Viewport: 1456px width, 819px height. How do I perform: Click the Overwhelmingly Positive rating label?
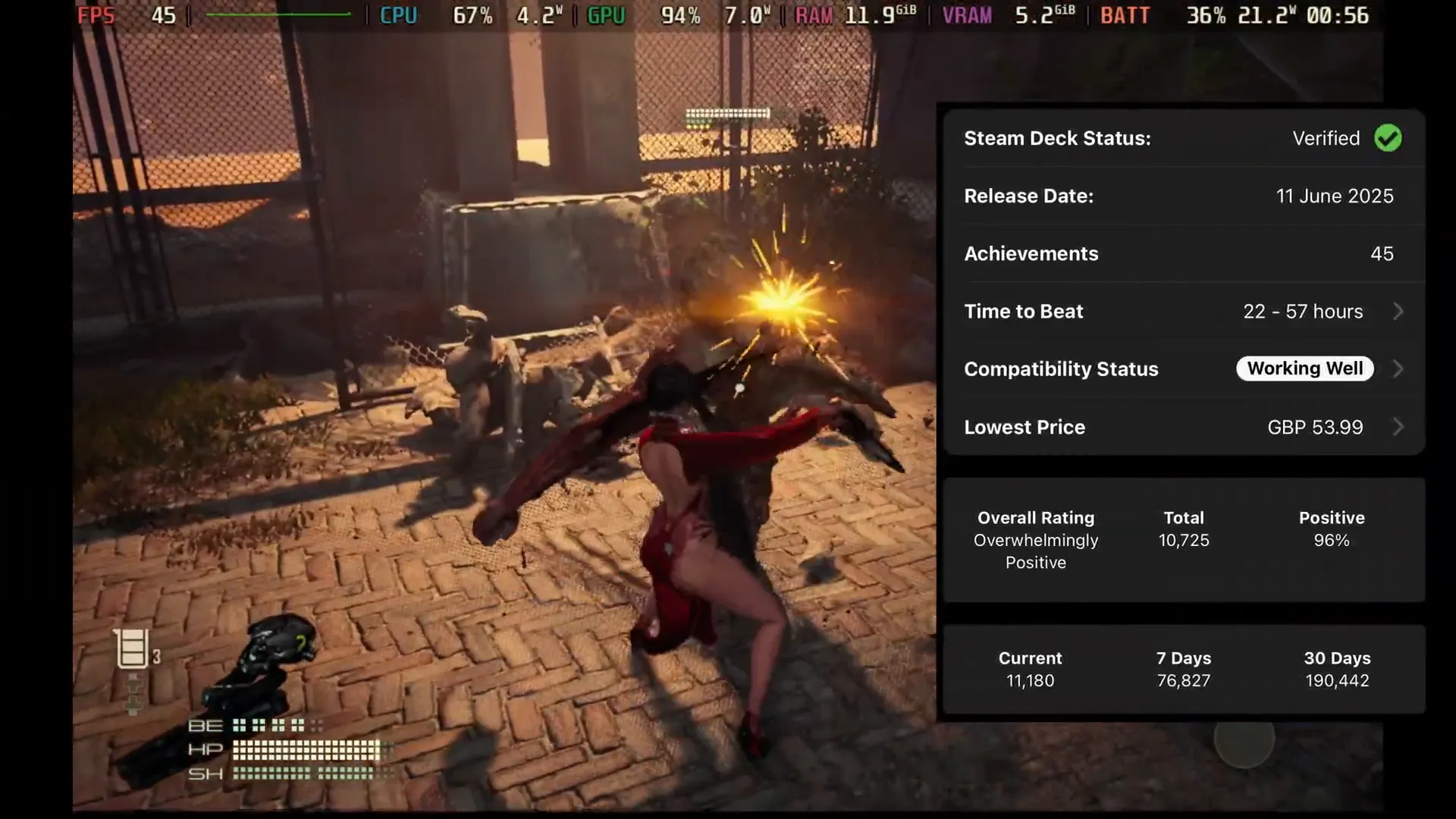pyautogui.click(x=1036, y=551)
